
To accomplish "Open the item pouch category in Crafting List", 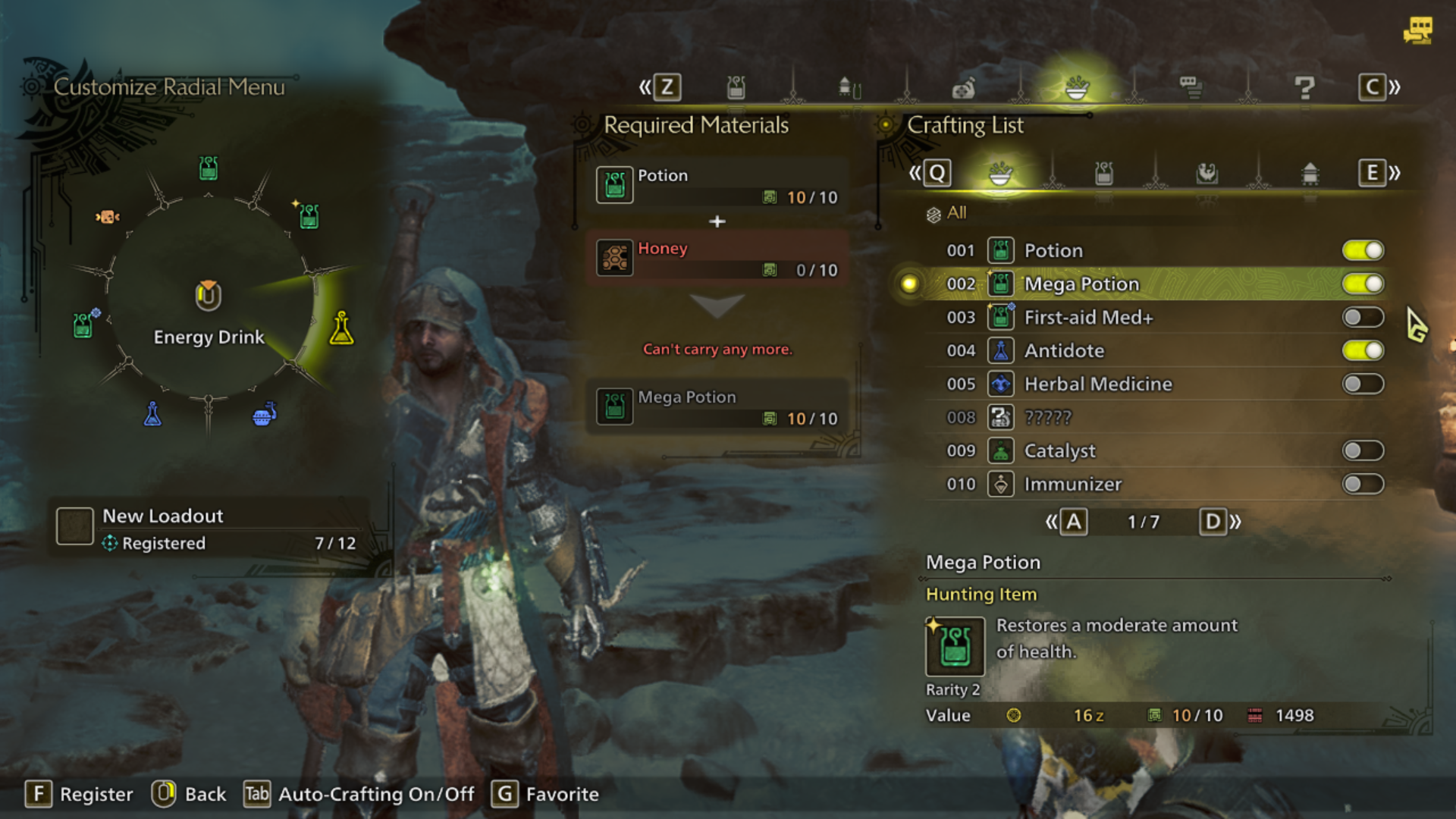I will pos(1104,173).
